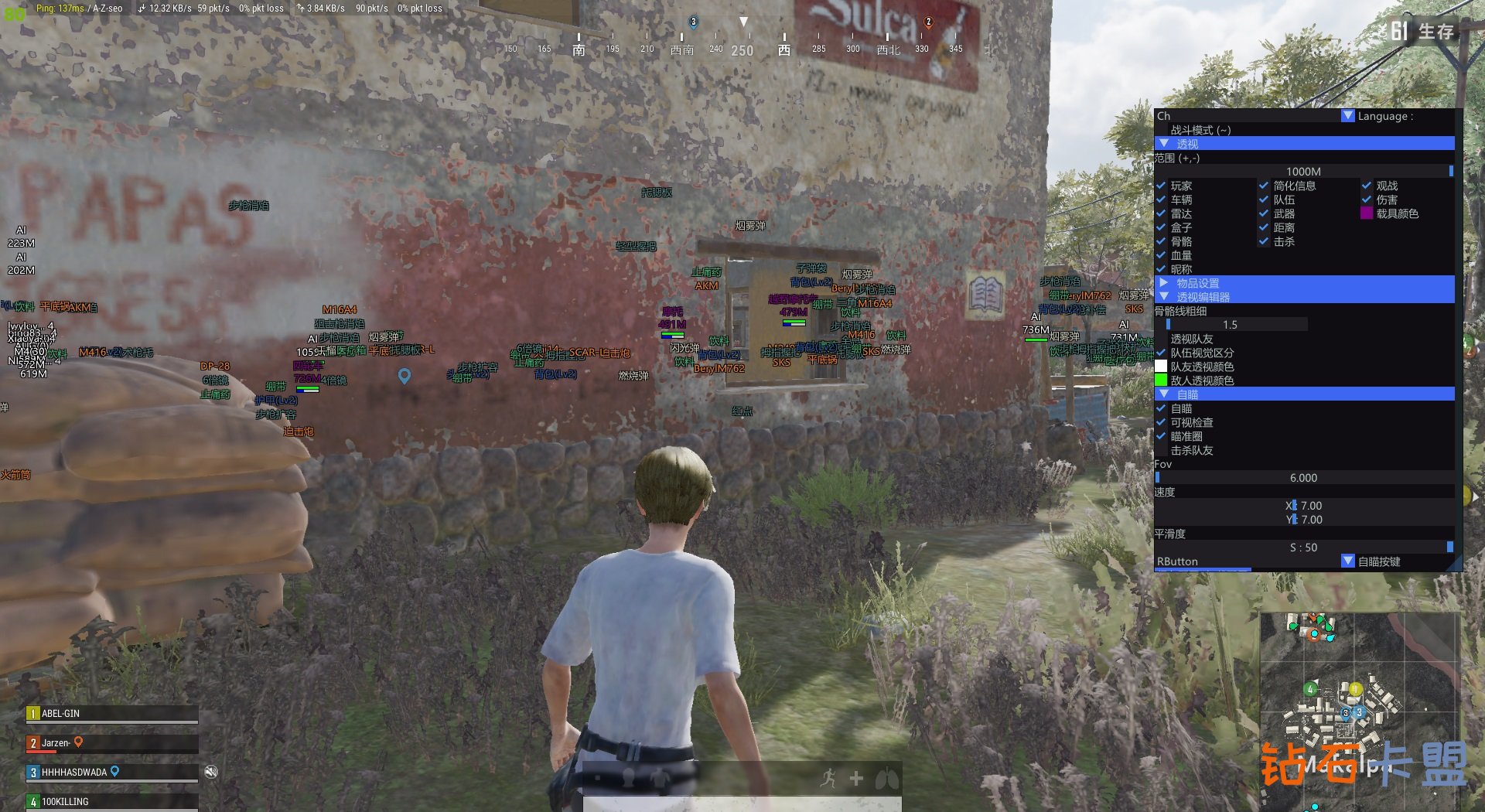Click the 1000M range slider
Image resolution: width=1485 pixels, height=812 pixels.
coord(1303,172)
